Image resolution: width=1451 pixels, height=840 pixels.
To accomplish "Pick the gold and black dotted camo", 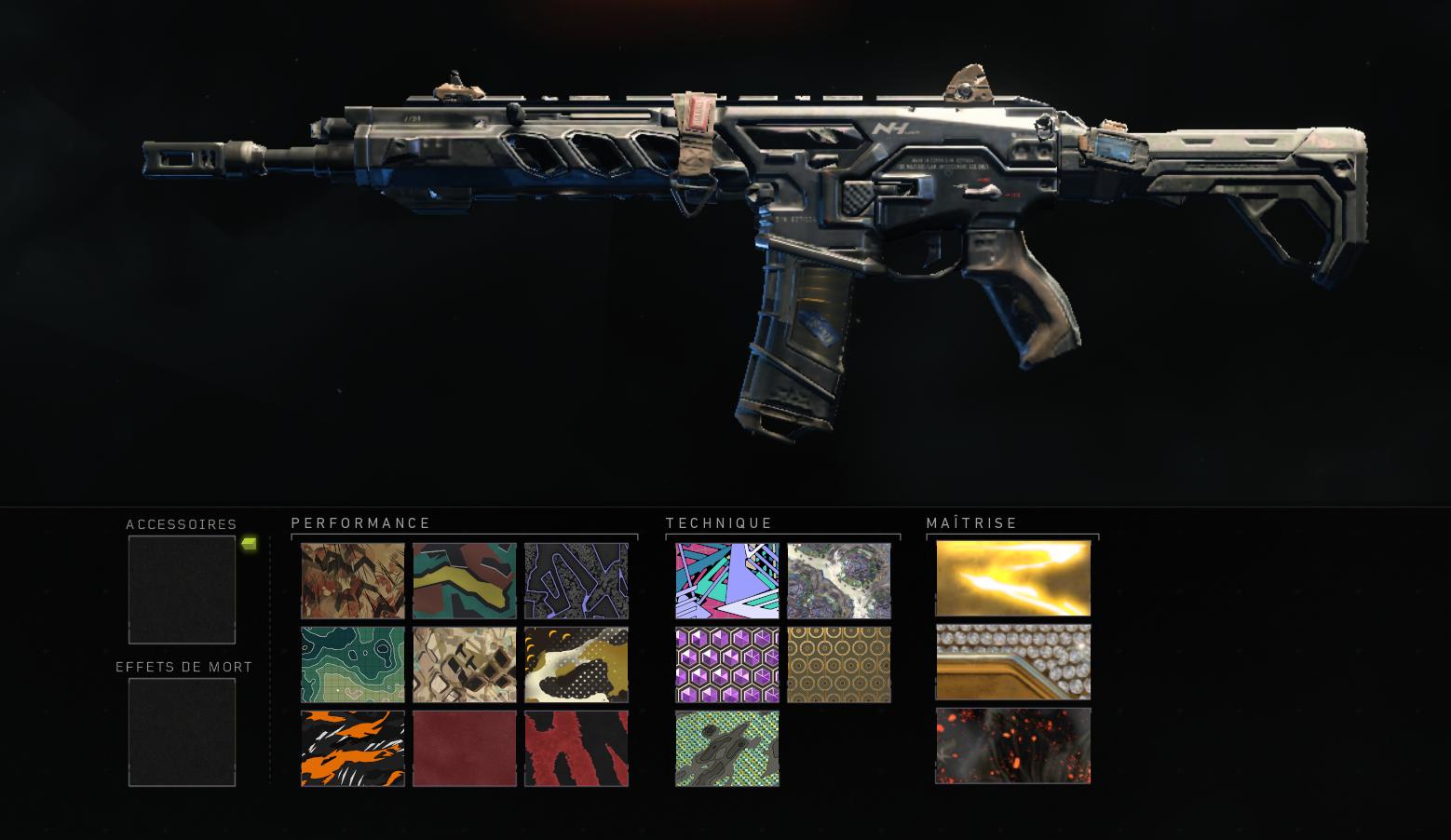I will point(576,664).
